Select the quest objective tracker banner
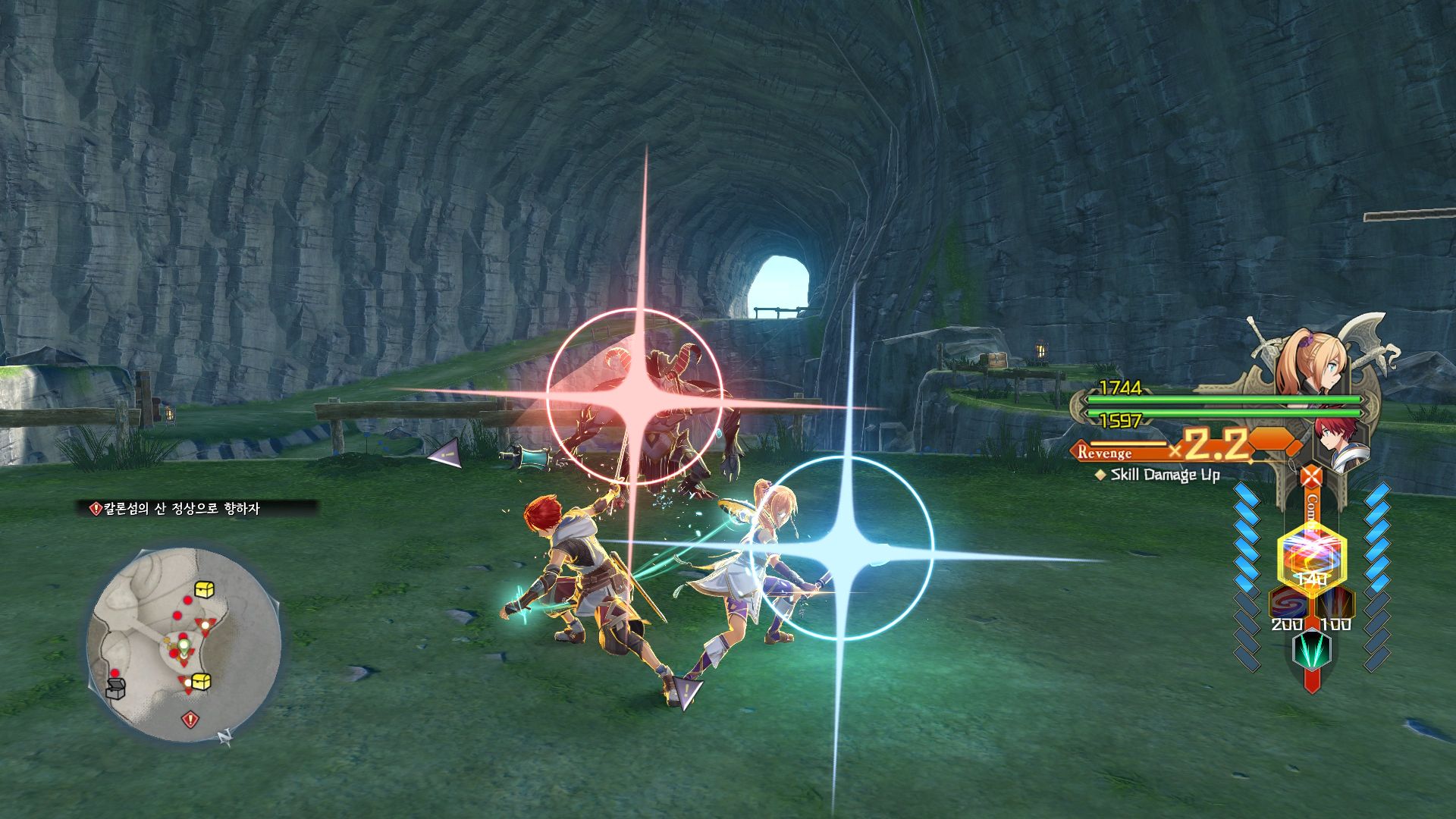This screenshot has width=1456, height=819. [x=199, y=509]
